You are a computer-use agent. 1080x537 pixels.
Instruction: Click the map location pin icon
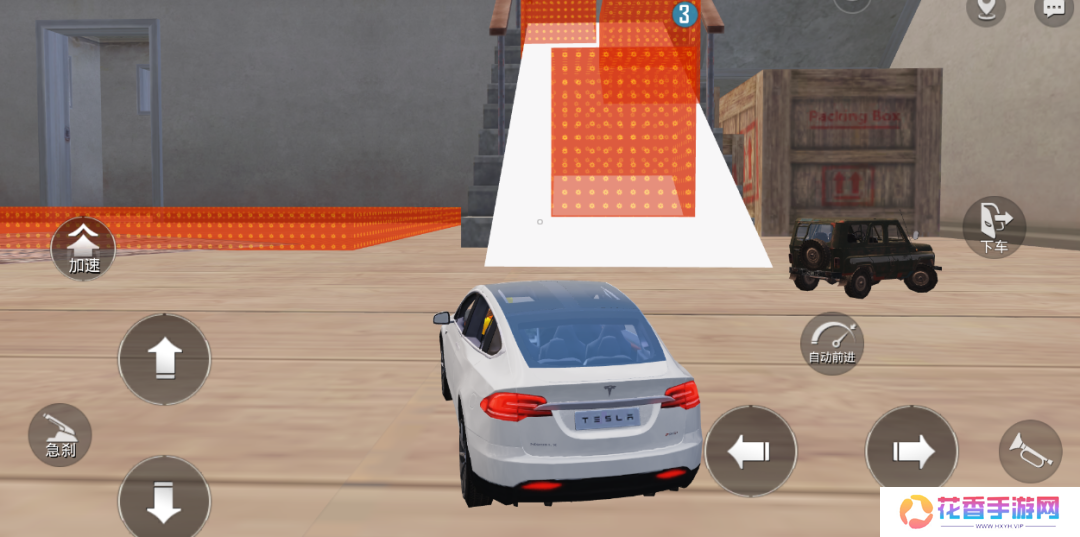pos(986,9)
